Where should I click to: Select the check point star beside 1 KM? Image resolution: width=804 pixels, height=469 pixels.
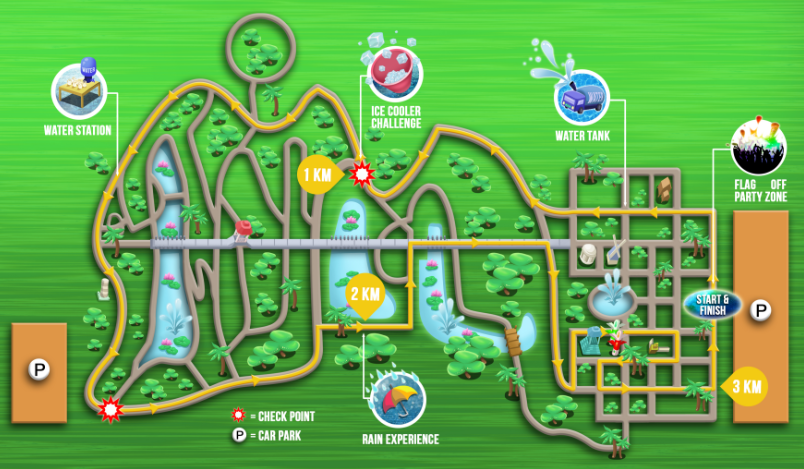(x=362, y=174)
